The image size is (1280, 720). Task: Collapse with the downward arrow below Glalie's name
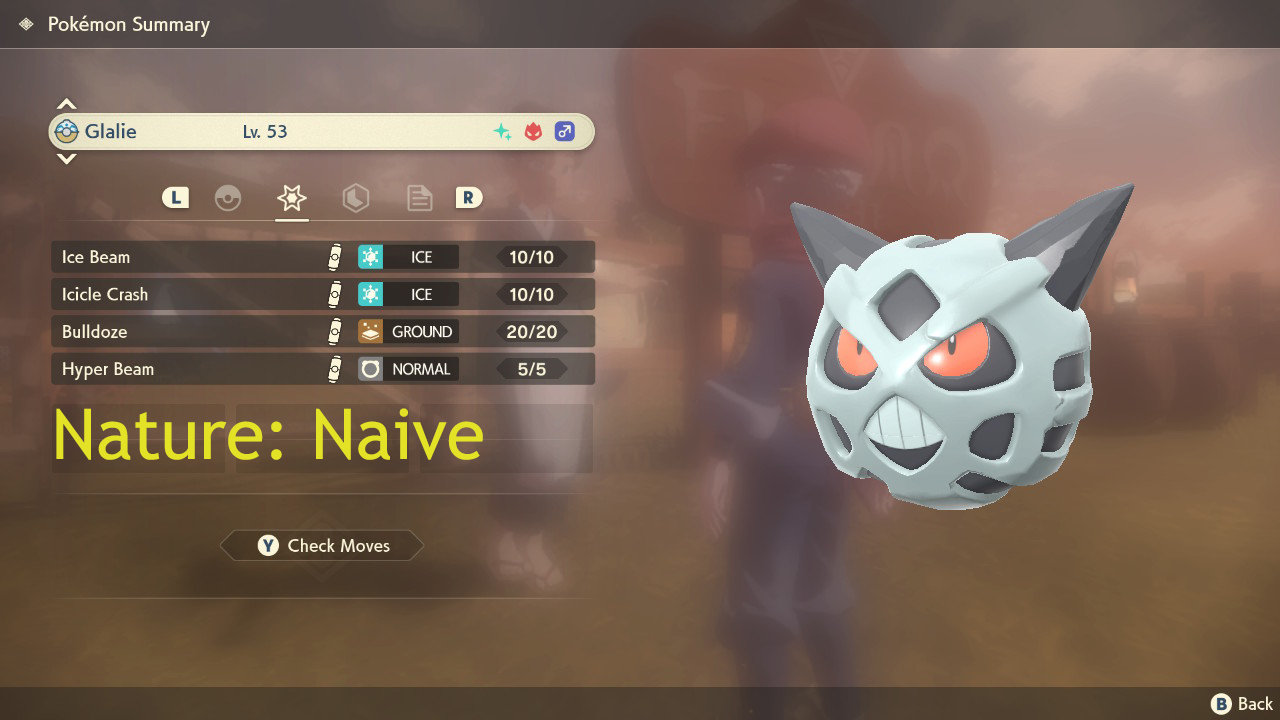tap(66, 158)
